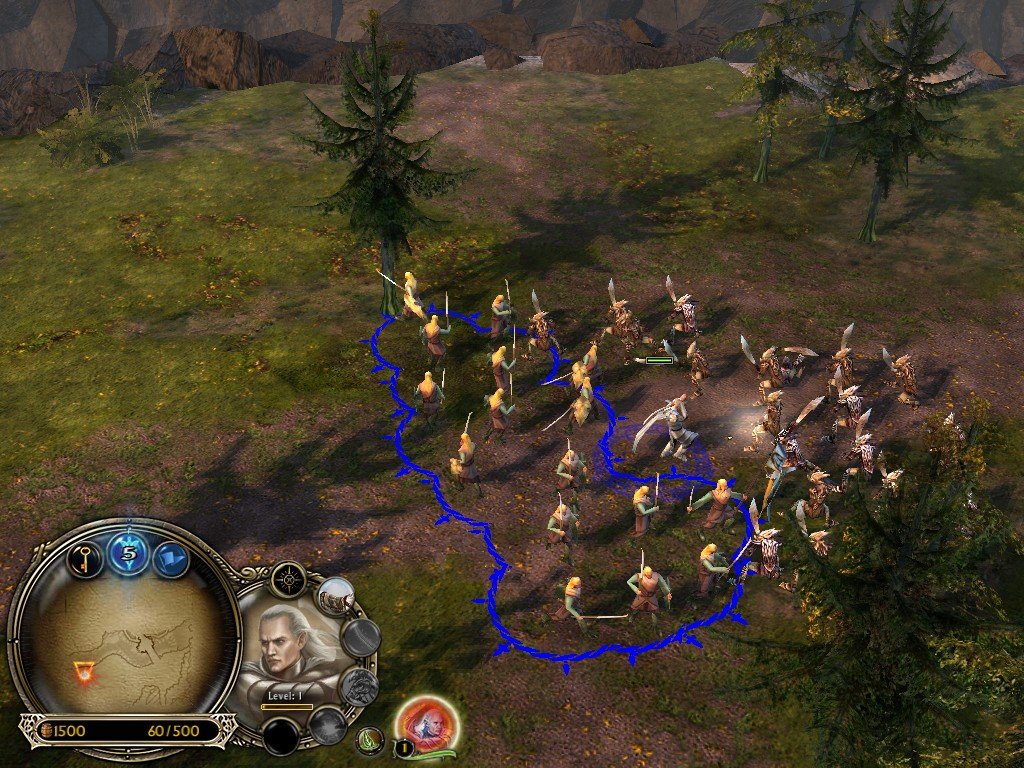The height and width of the screenshot is (768, 1024).
Task: Open the blue power points button showing 5
Action: (x=128, y=552)
